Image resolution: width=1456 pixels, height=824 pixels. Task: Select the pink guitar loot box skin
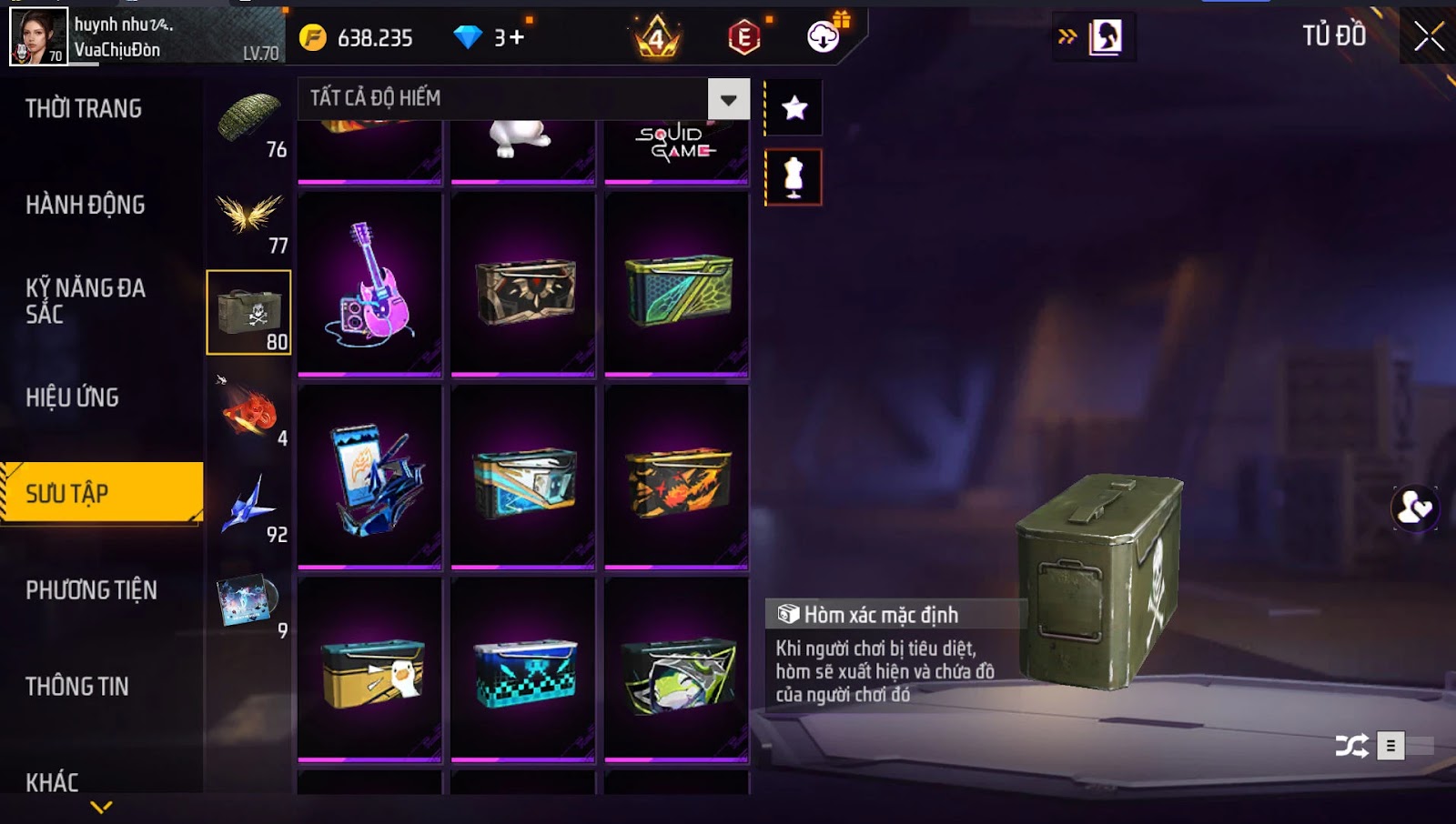point(369,284)
